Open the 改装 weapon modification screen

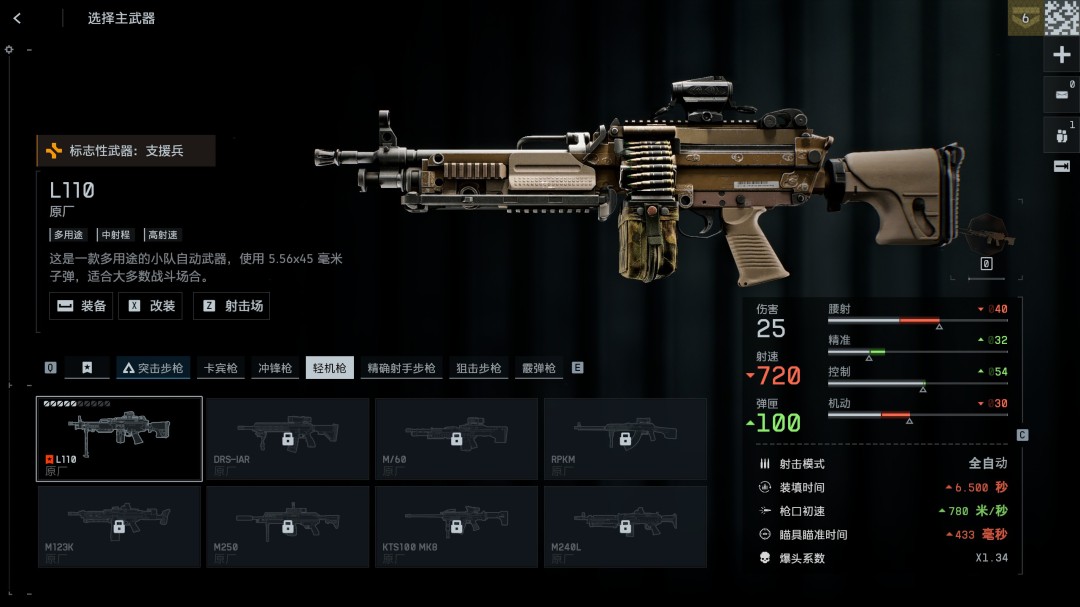[150, 306]
